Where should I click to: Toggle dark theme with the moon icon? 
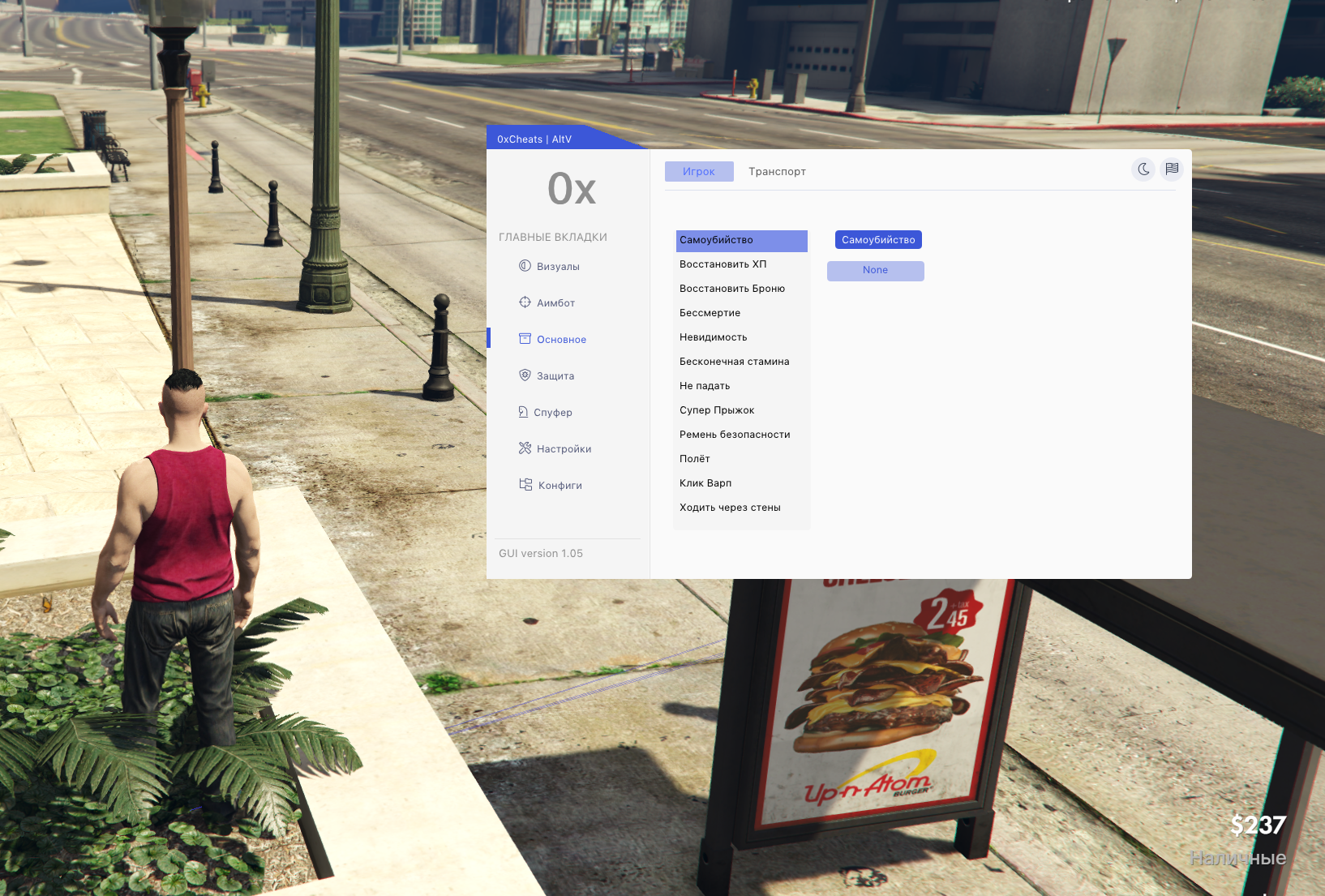tap(1143, 169)
